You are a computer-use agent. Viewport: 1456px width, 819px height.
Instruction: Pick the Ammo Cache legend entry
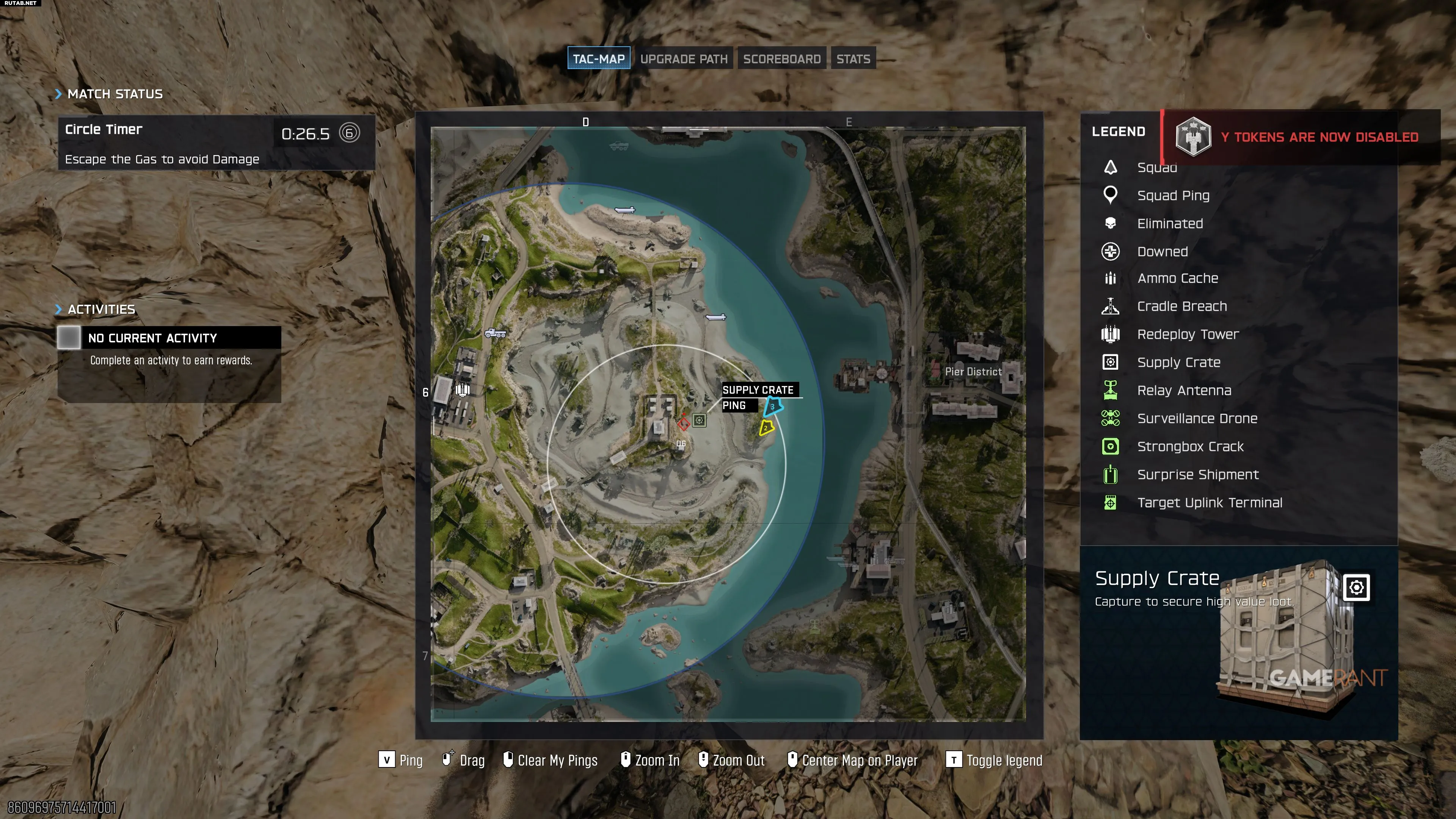click(1177, 278)
